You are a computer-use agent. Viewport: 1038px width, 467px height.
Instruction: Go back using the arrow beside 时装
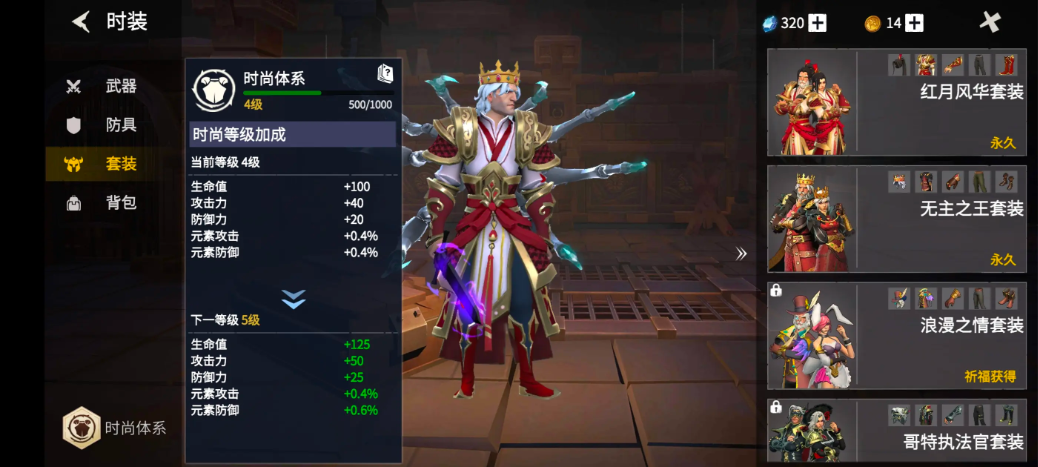tap(81, 22)
